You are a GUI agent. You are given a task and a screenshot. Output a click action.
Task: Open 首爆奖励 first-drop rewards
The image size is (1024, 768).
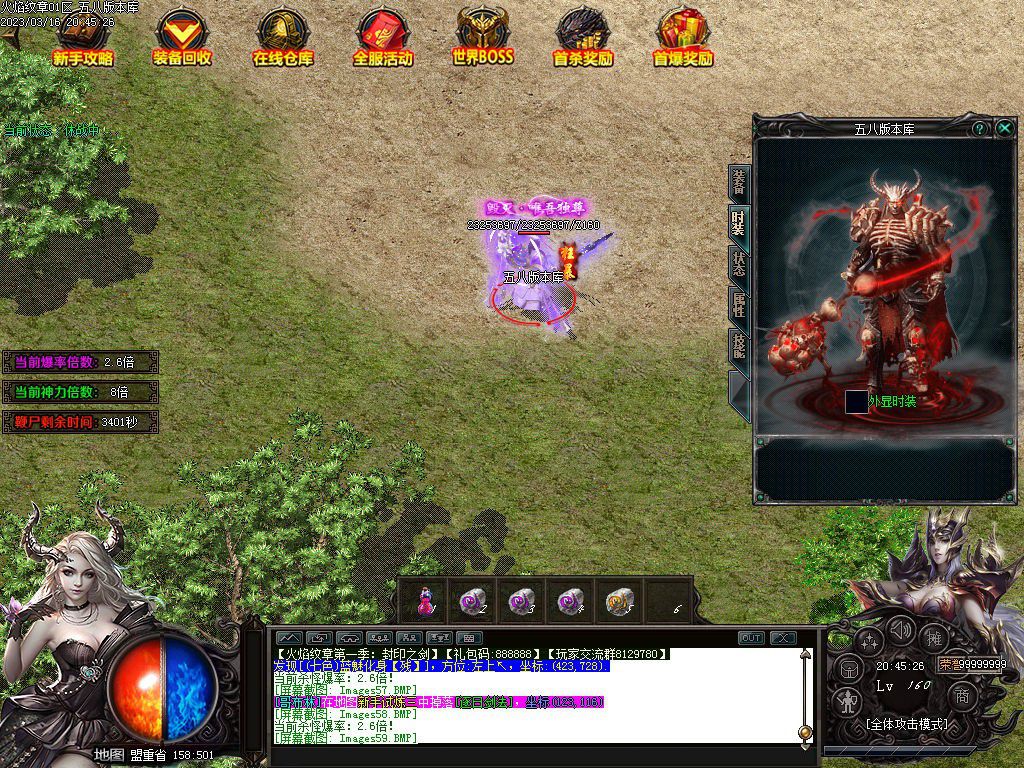click(683, 38)
